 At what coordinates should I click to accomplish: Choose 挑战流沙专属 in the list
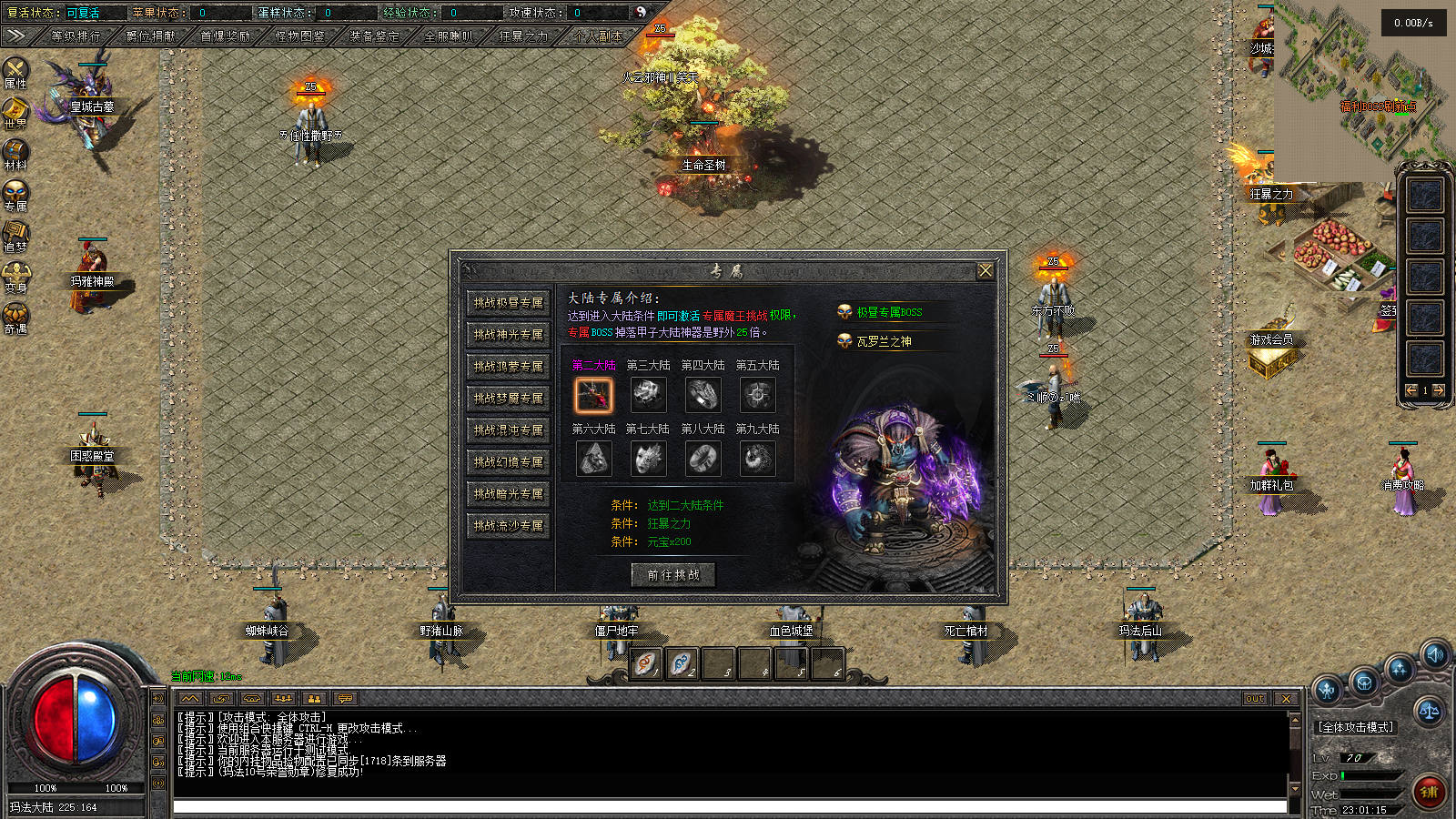point(508,526)
